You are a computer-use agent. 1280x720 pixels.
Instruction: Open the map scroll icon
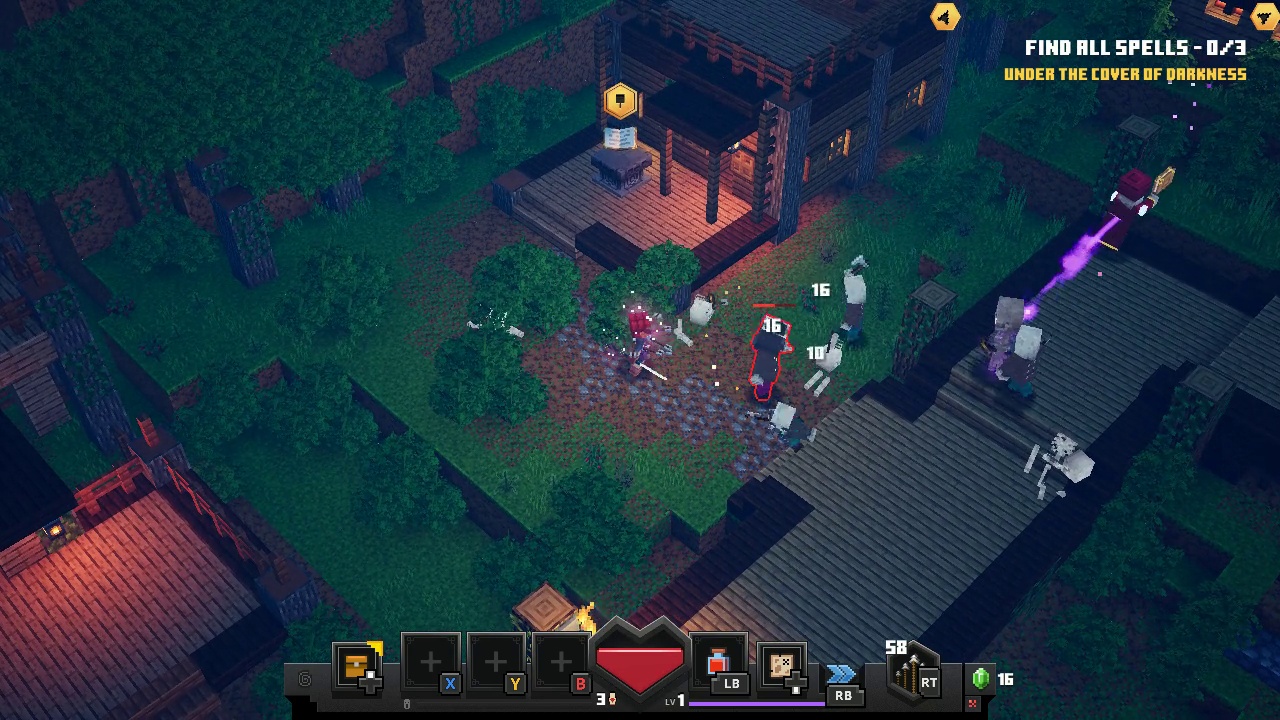tap(781, 664)
